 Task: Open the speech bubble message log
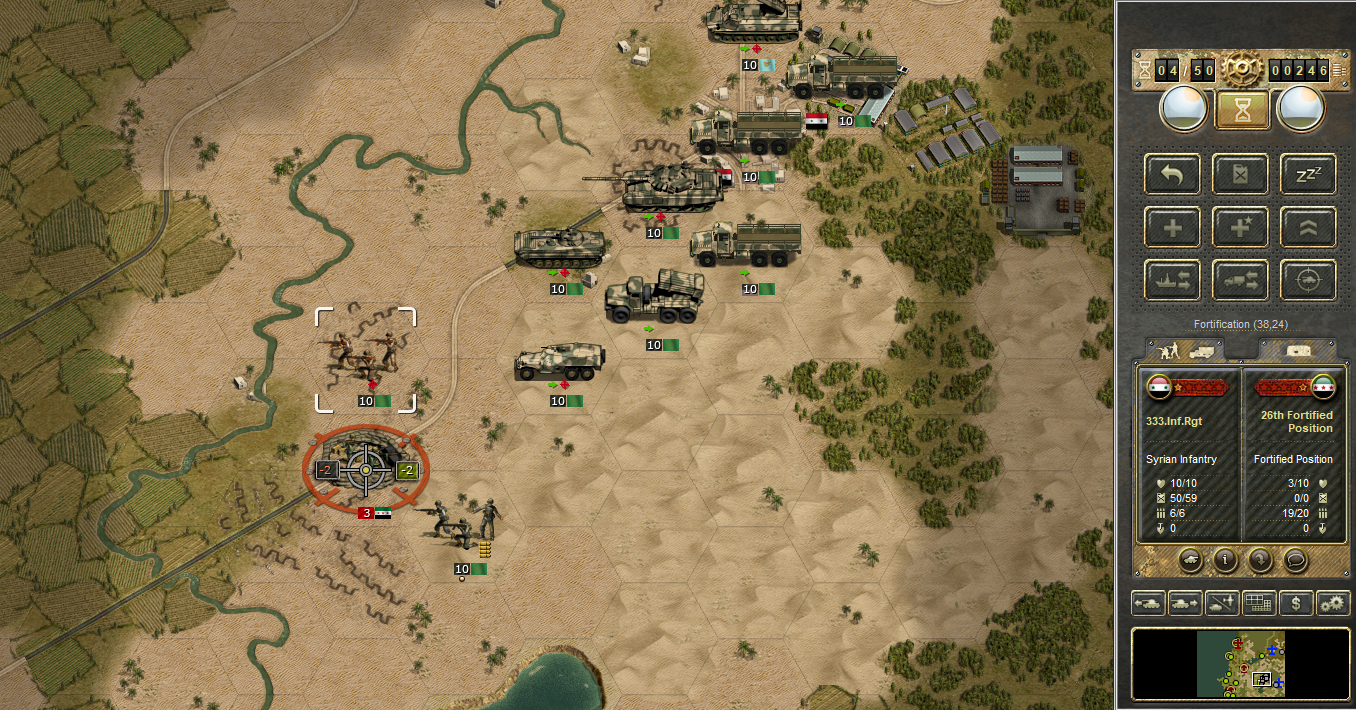pyautogui.click(x=1294, y=560)
